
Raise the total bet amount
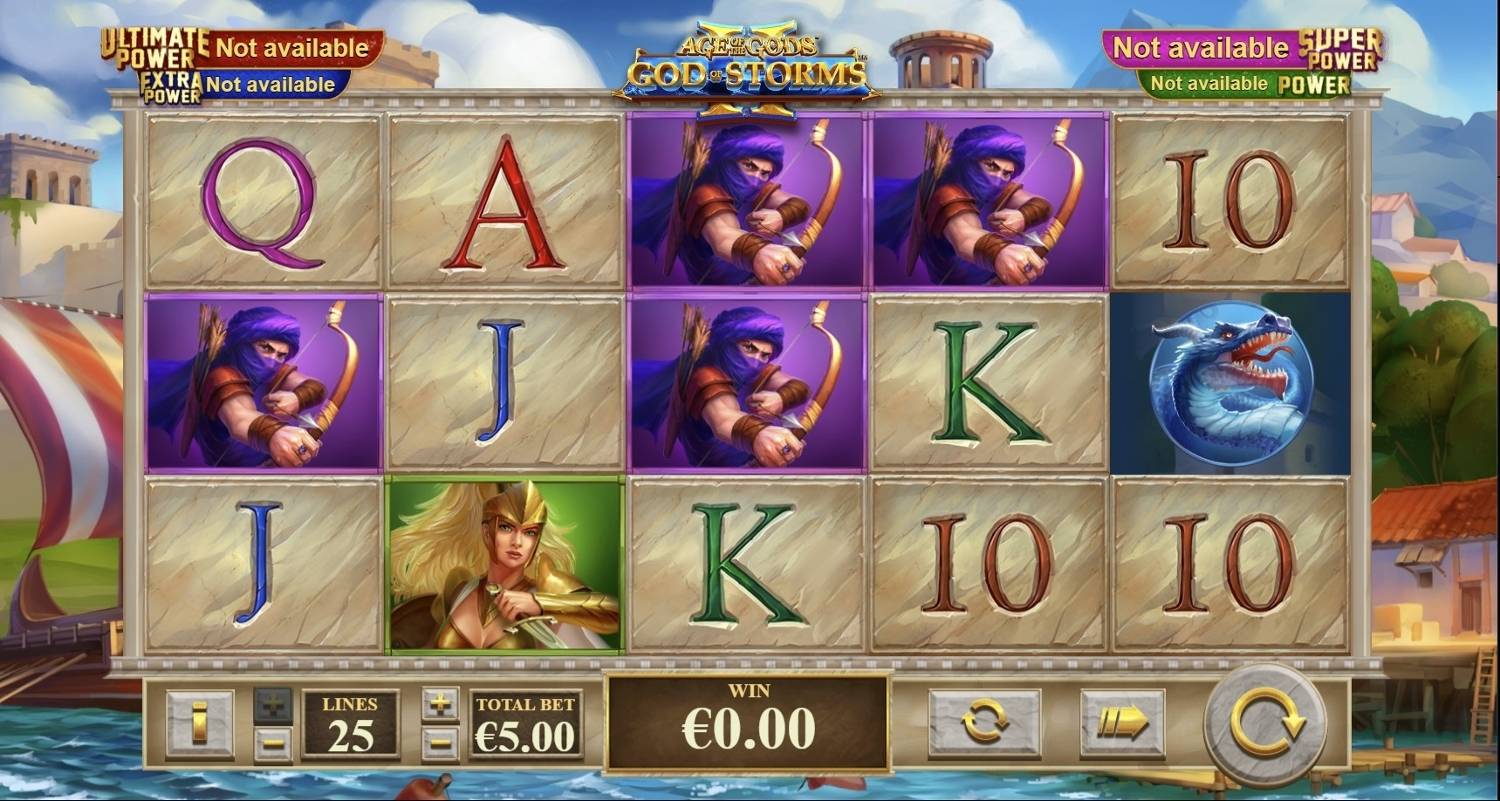[440, 704]
